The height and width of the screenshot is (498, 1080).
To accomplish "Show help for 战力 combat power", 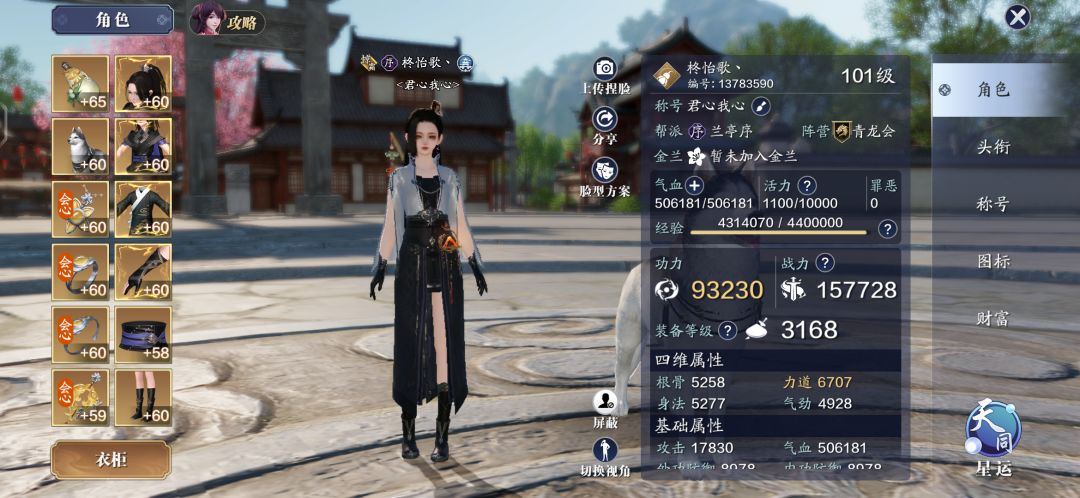I will tap(824, 263).
